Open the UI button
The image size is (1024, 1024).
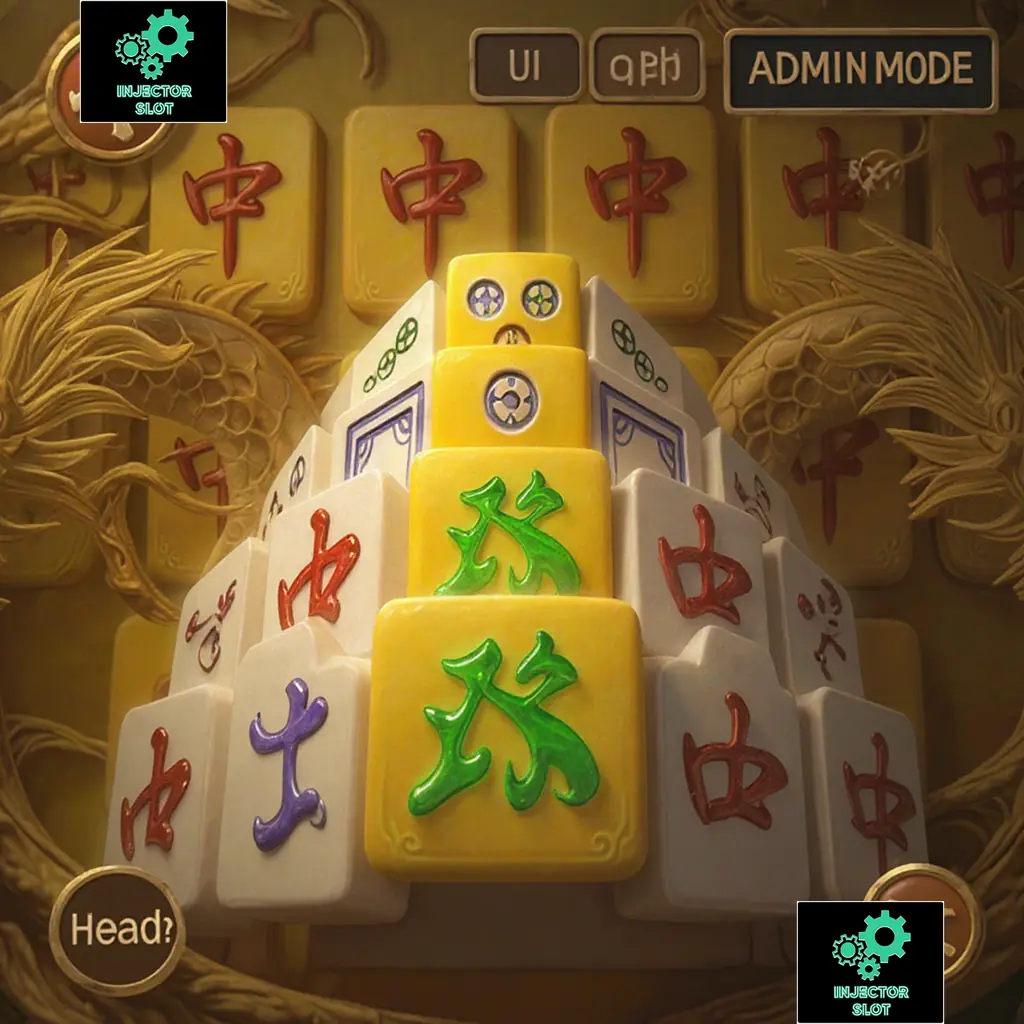[525, 66]
